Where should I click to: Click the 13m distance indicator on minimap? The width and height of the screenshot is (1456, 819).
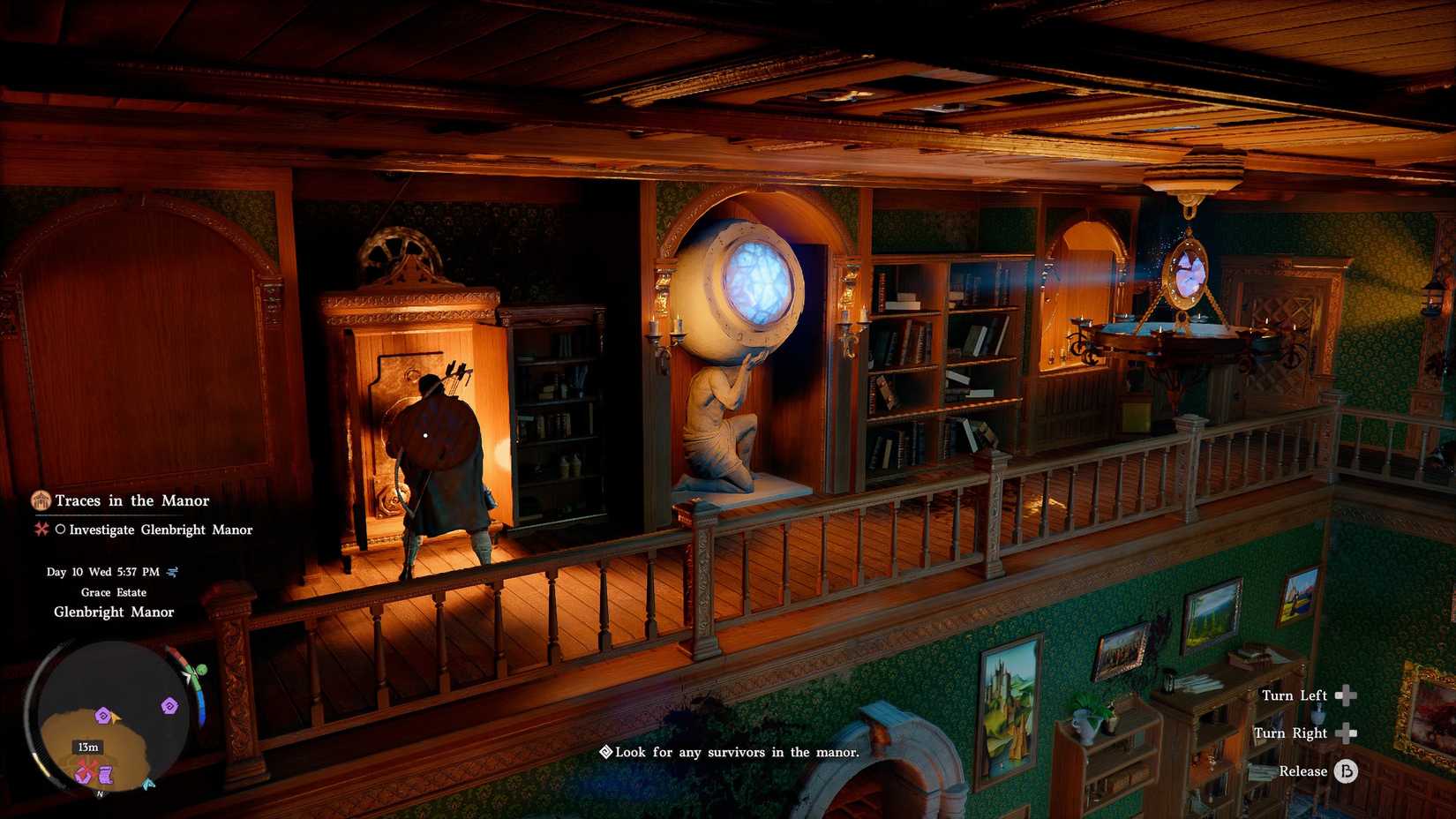coord(89,748)
